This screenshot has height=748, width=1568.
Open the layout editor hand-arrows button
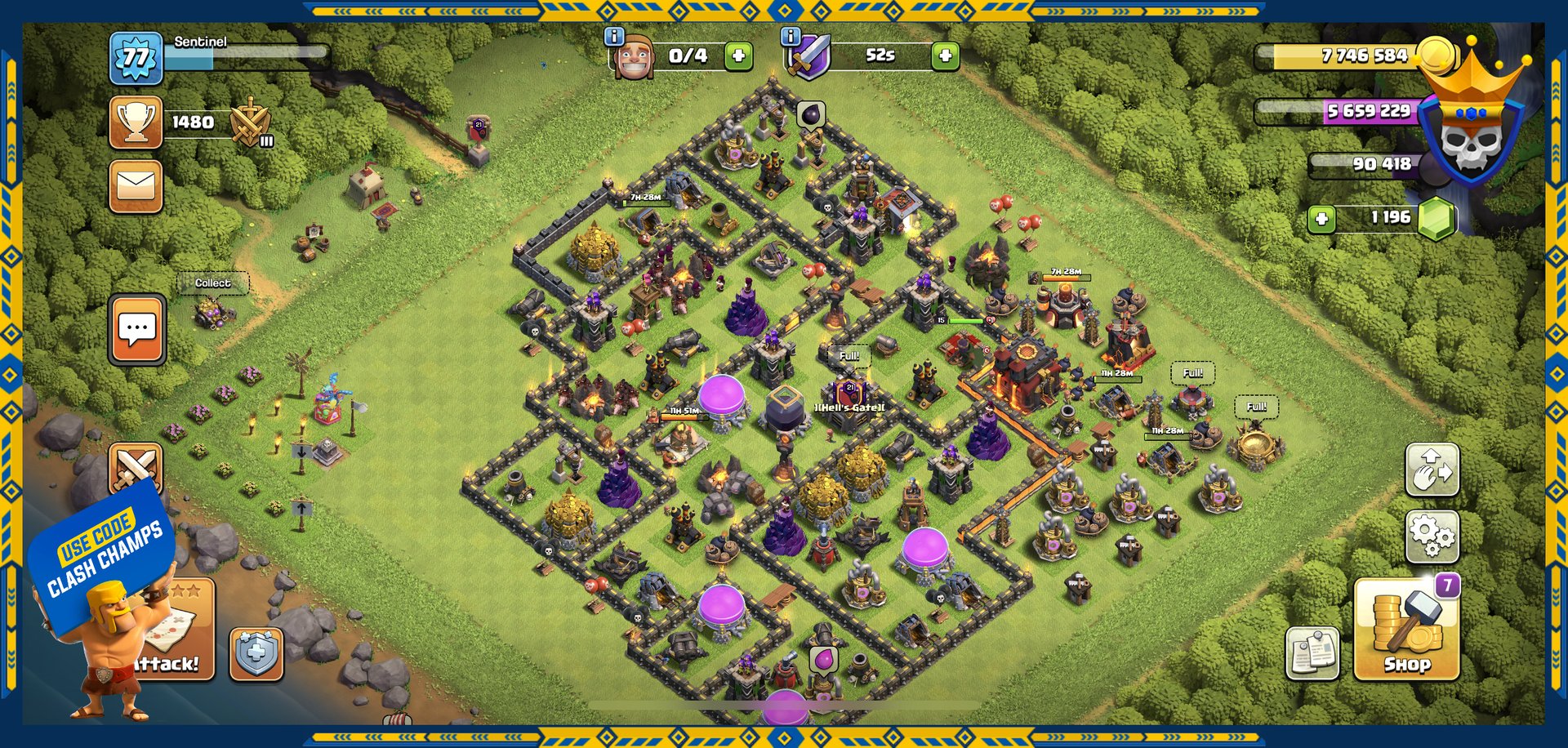click(x=1432, y=469)
